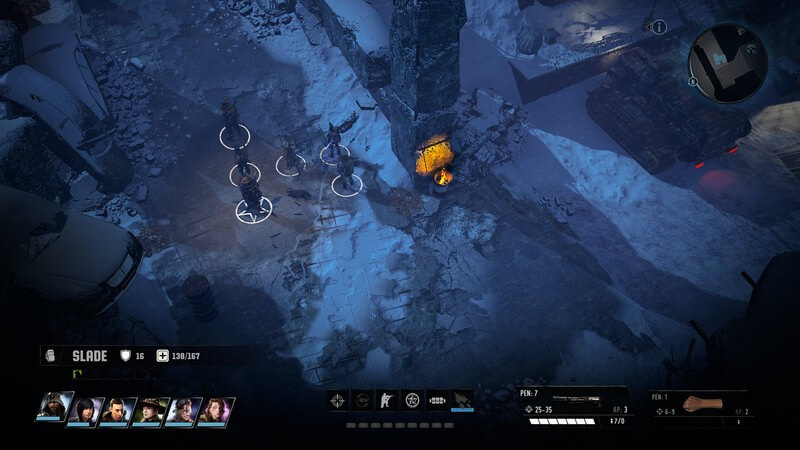Select the dark-haired woman squad portrait
The image size is (800, 450).
(x=85, y=408)
